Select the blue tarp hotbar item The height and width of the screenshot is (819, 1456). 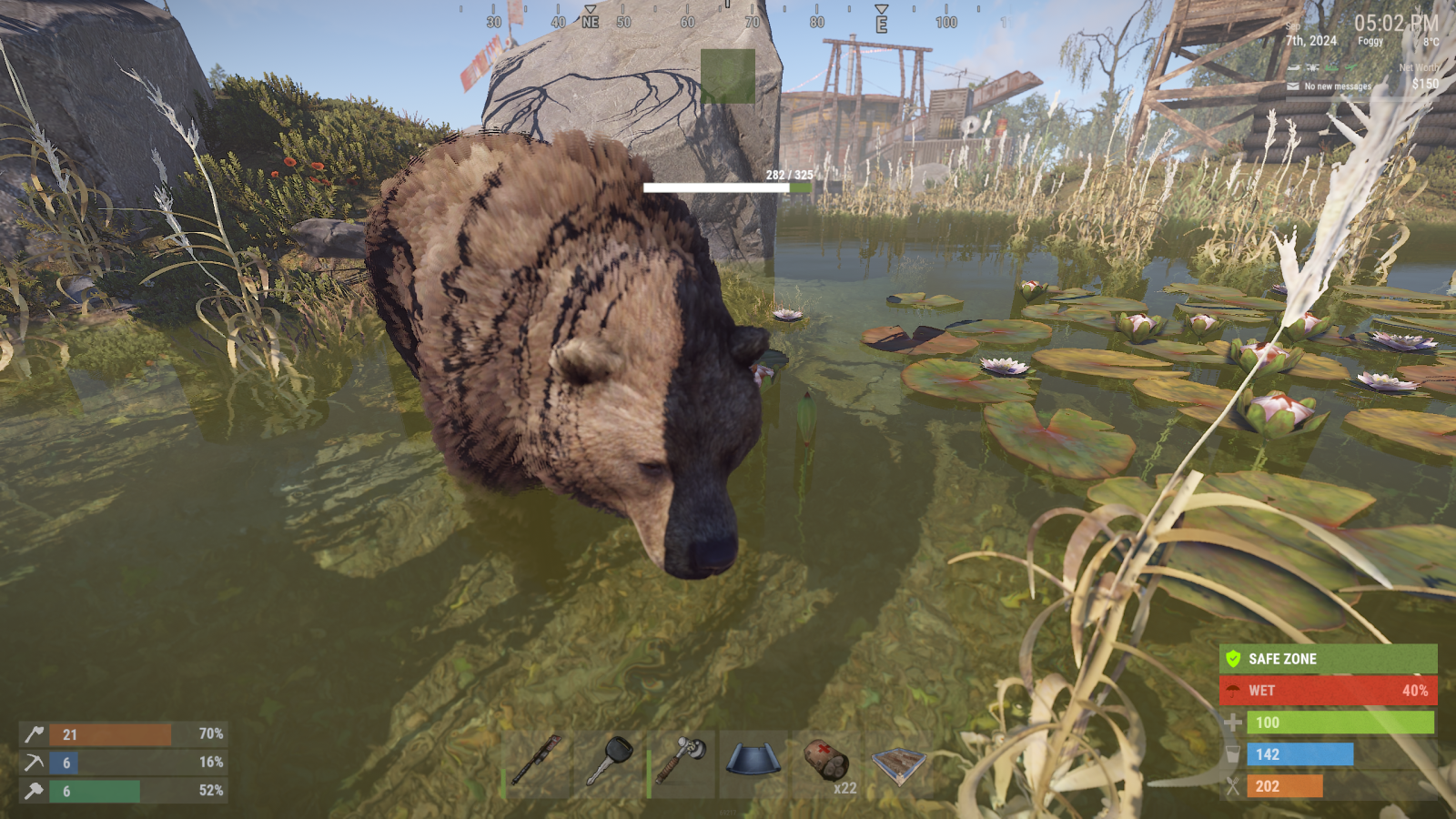tap(753, 763)
